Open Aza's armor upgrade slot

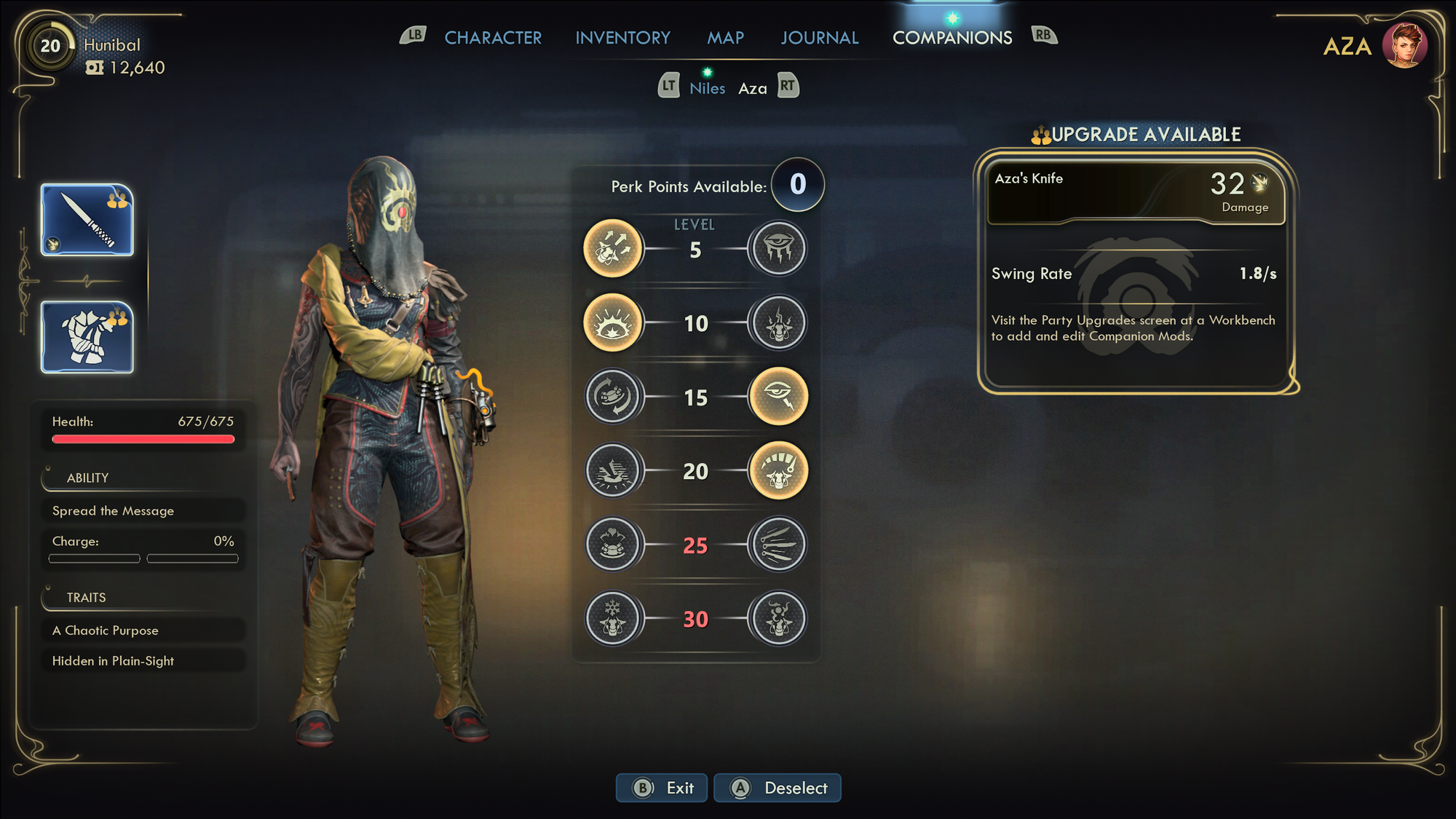coord(87,336)
